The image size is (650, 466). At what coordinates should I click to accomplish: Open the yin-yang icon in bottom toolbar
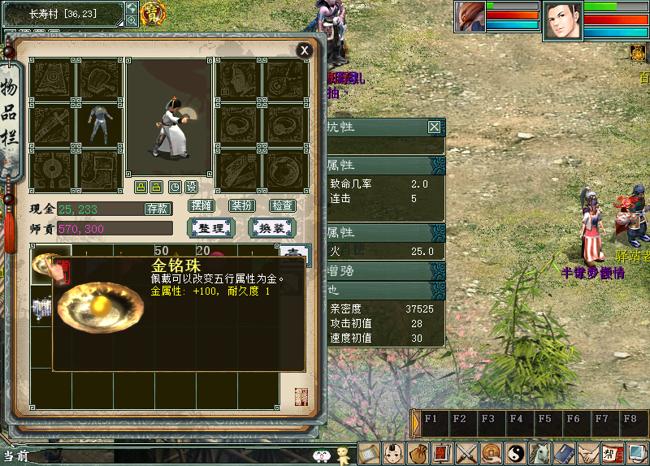click(x=516, y=454)
